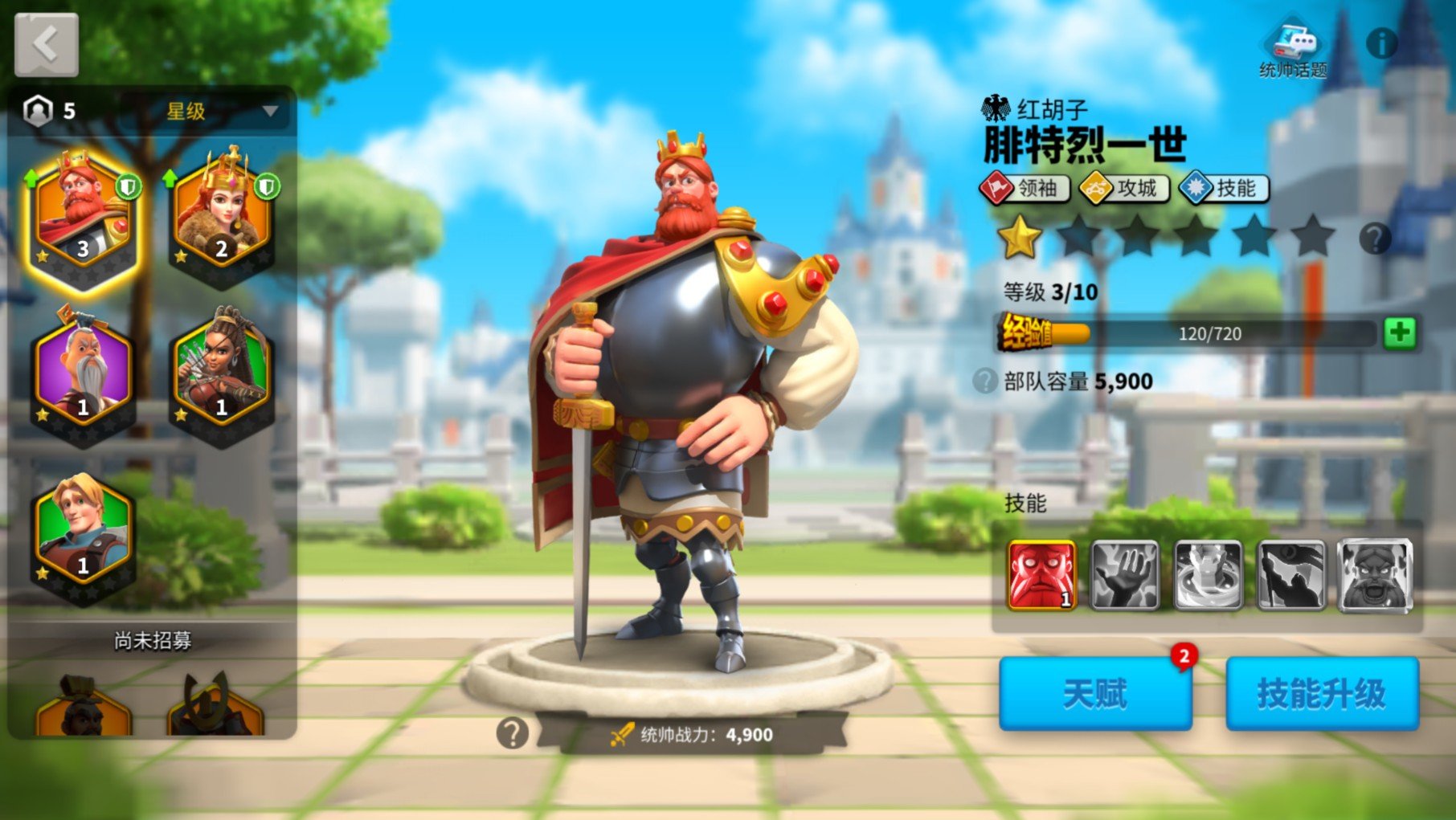The height and width of the screenshot is (820, 1456).
Task: Click the info icon in top-right corner
Action: click(1383, 44)
